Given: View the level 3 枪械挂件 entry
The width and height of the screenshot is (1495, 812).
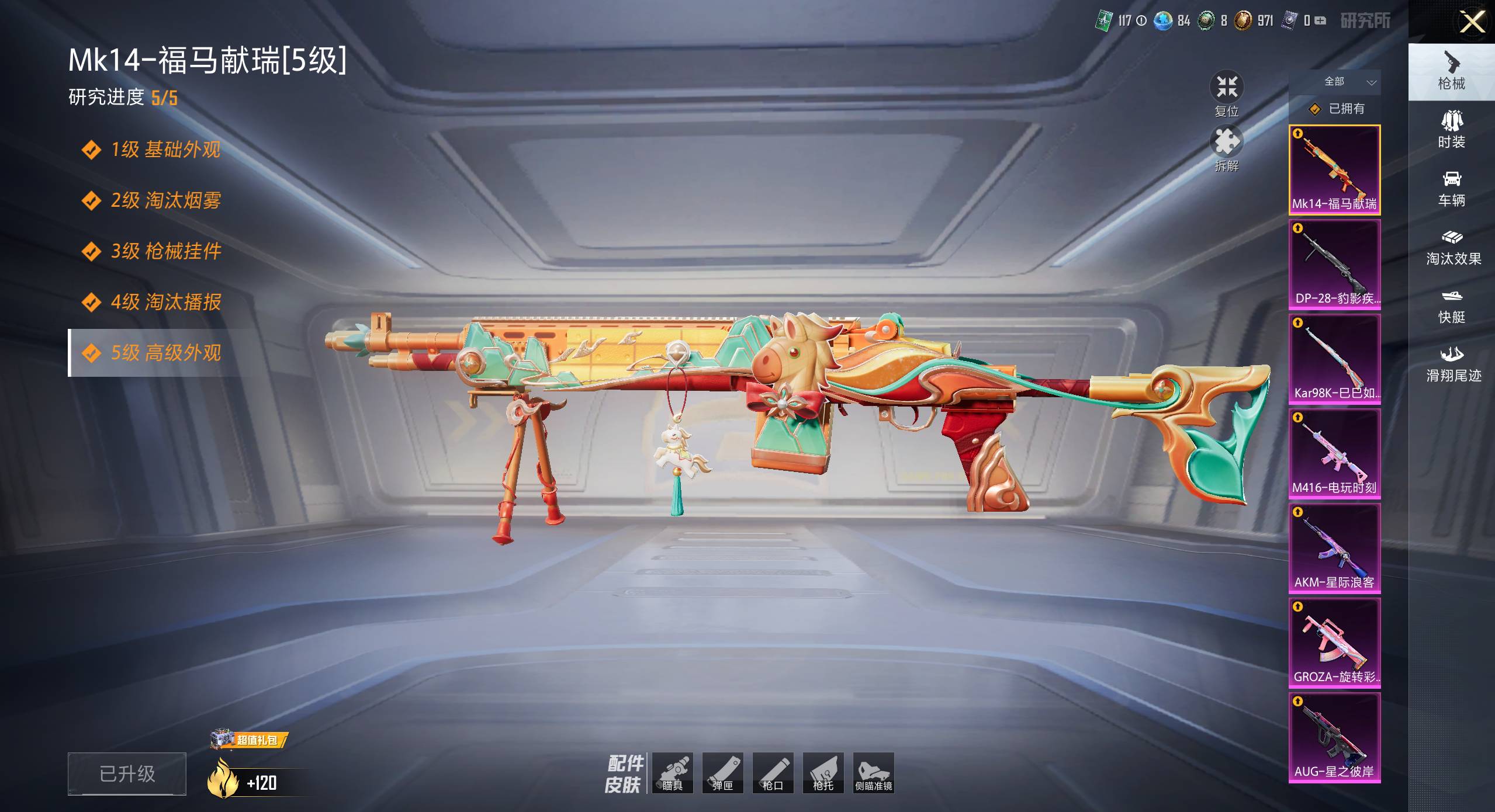Looking at the screenshot, I should 165,251.
